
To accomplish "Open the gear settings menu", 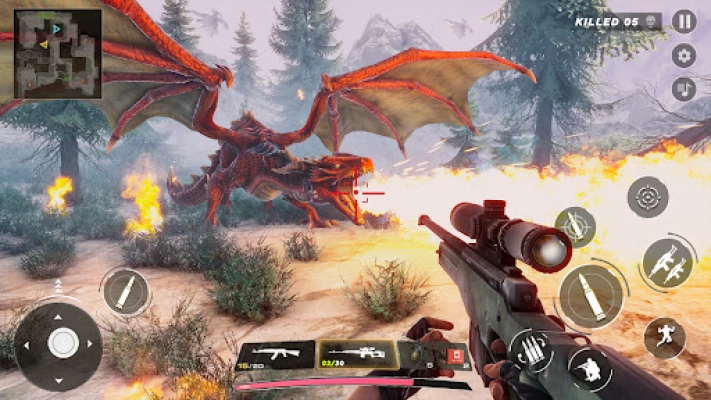I will coord(684,55).
